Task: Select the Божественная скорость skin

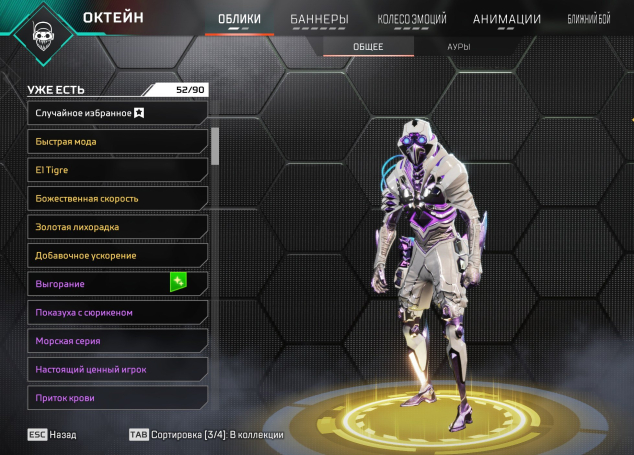Action: pyautogui.click(x=117, y=198)
